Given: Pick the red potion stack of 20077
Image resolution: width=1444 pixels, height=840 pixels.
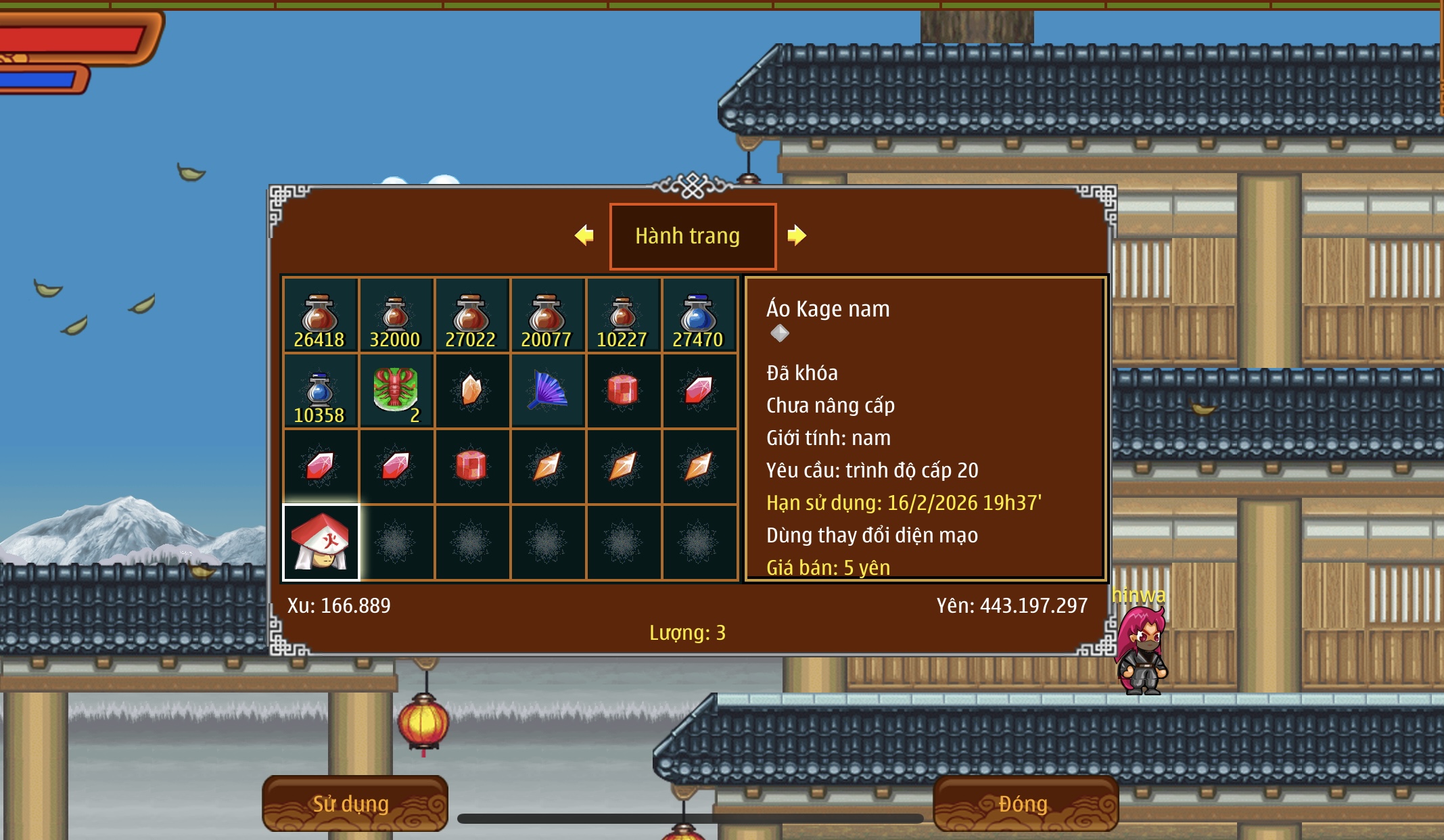Looking at the screenshot, I should [547, 315].
